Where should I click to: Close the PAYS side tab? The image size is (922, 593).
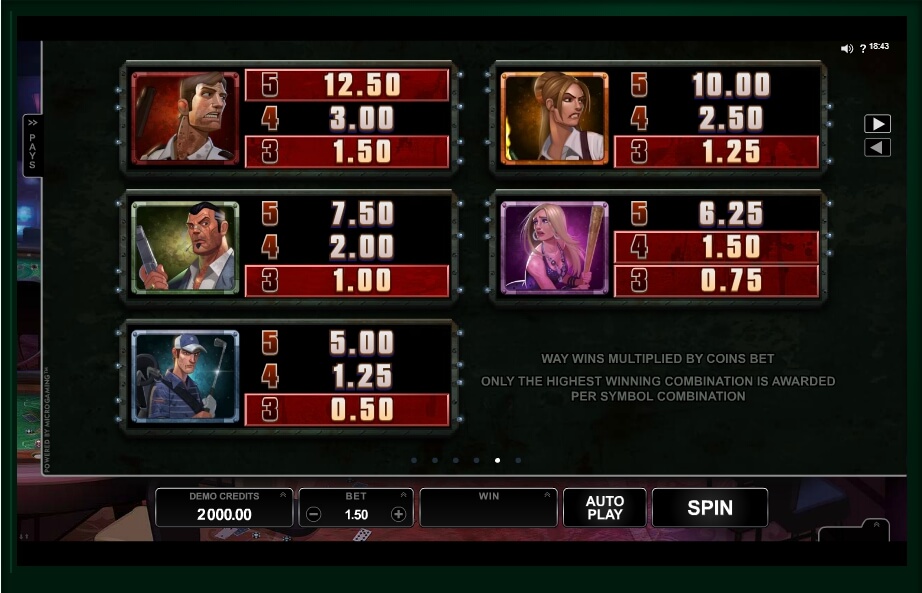32,145
